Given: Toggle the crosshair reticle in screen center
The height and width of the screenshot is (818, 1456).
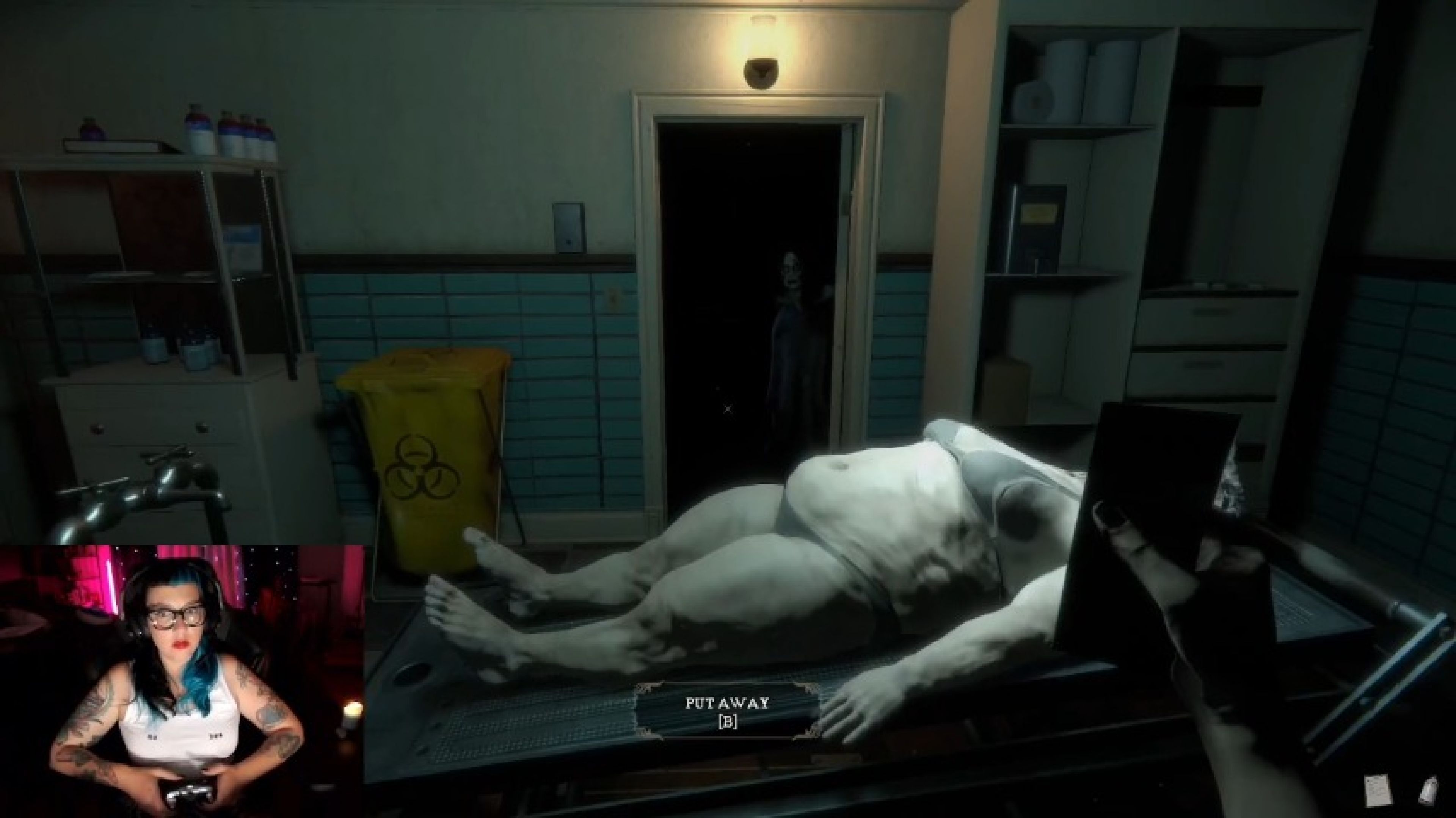Looking at the screenshot, I should [x=728, y=408].
